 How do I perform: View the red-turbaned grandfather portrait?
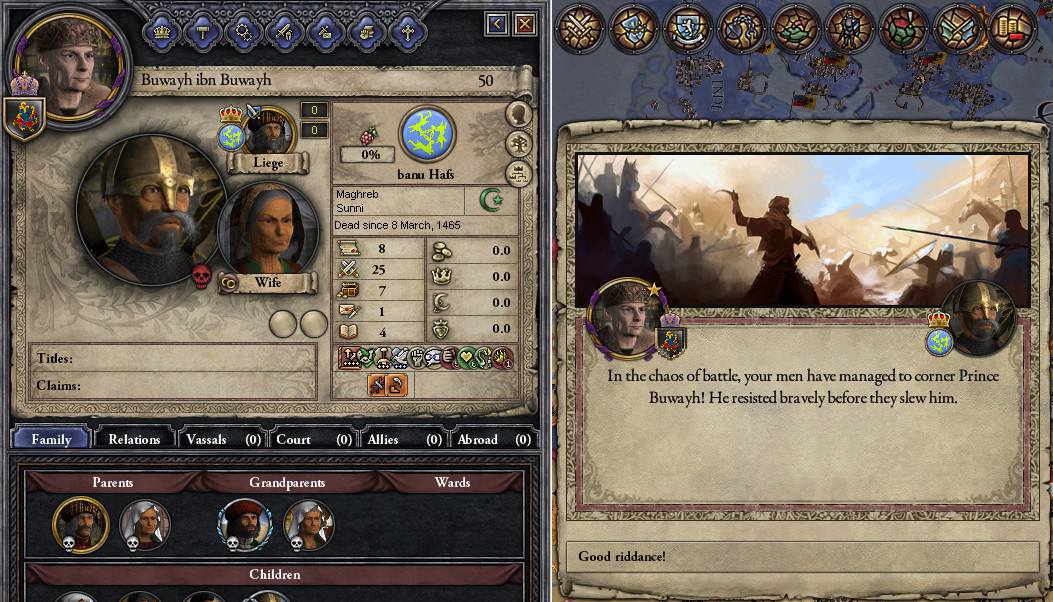pyautogui.click(x=244, y=524)
